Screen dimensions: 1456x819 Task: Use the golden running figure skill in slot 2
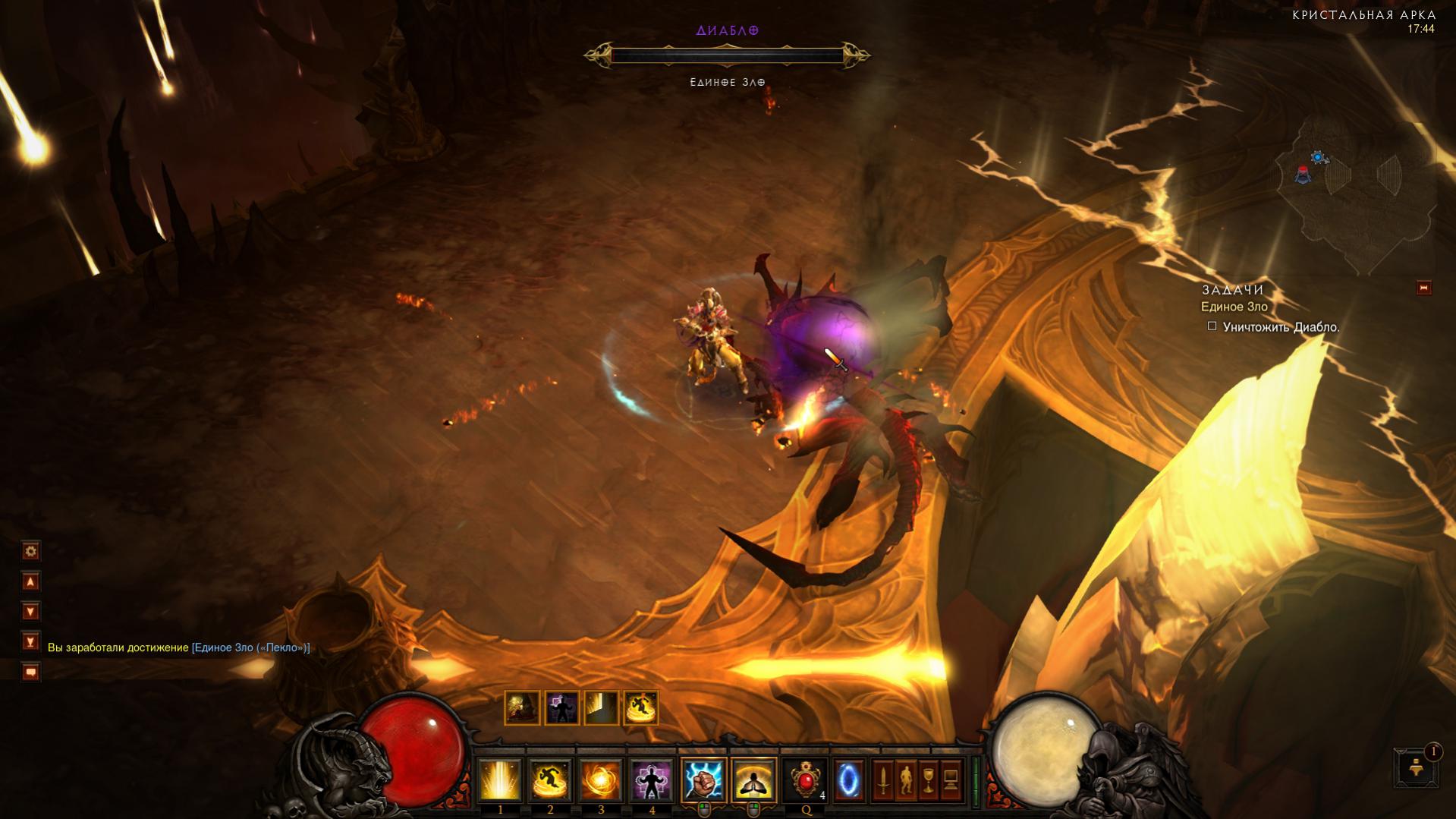550,780
